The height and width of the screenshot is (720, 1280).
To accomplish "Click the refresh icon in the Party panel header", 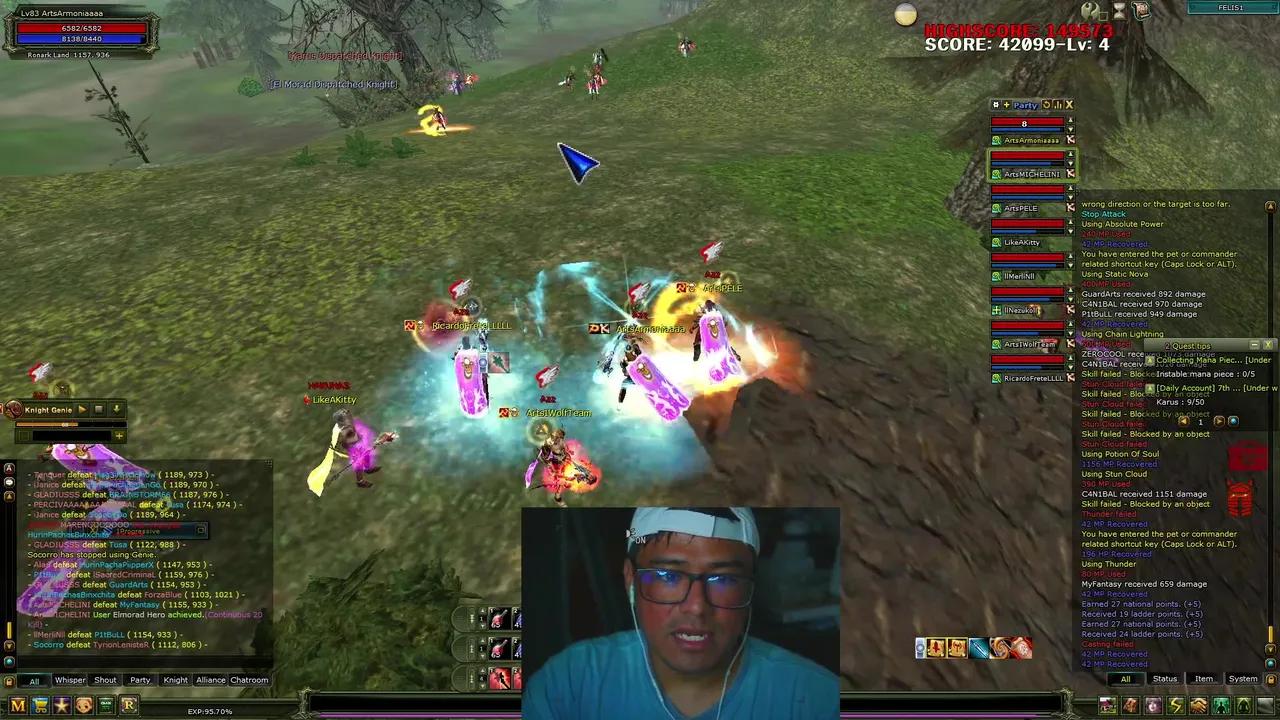I will point(1048,105).
